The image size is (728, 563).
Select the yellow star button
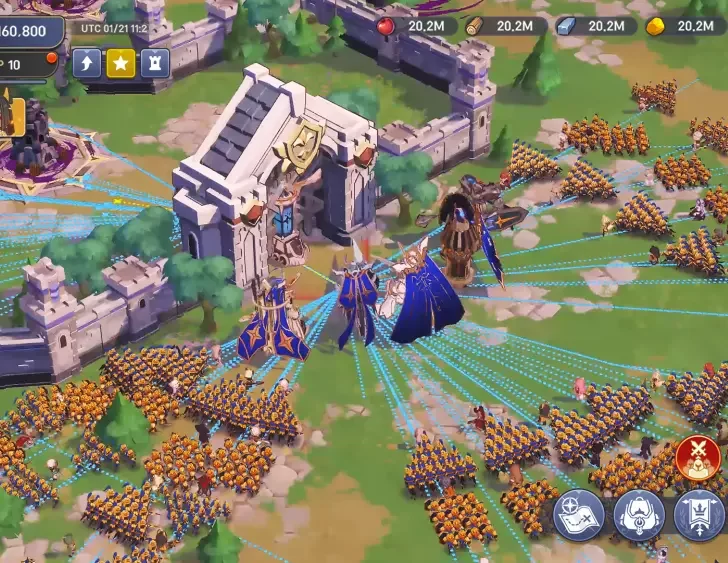(121, 63)
